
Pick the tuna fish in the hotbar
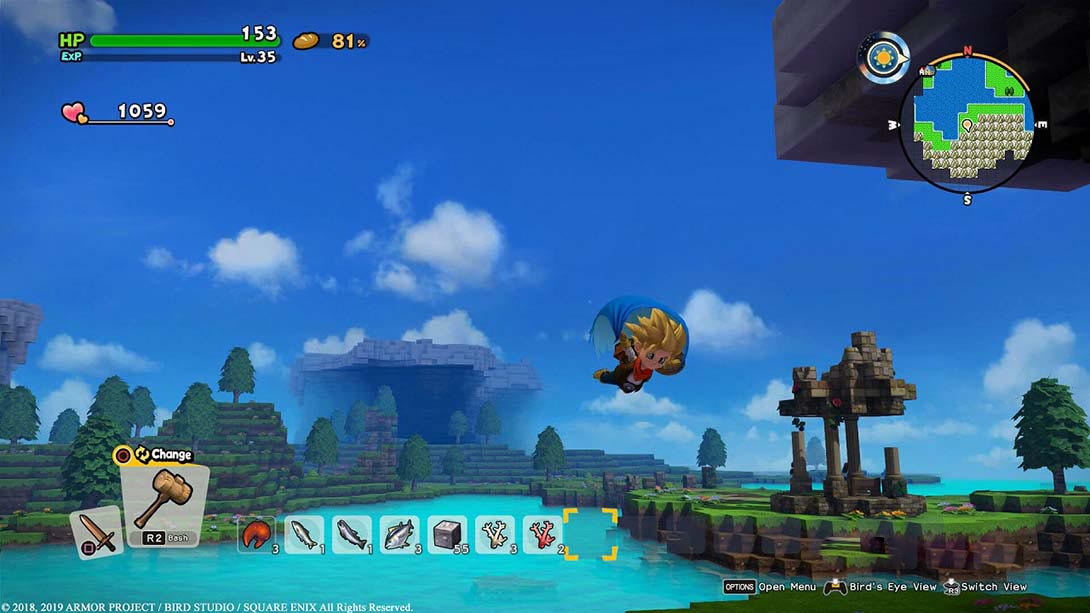[399, 534]
